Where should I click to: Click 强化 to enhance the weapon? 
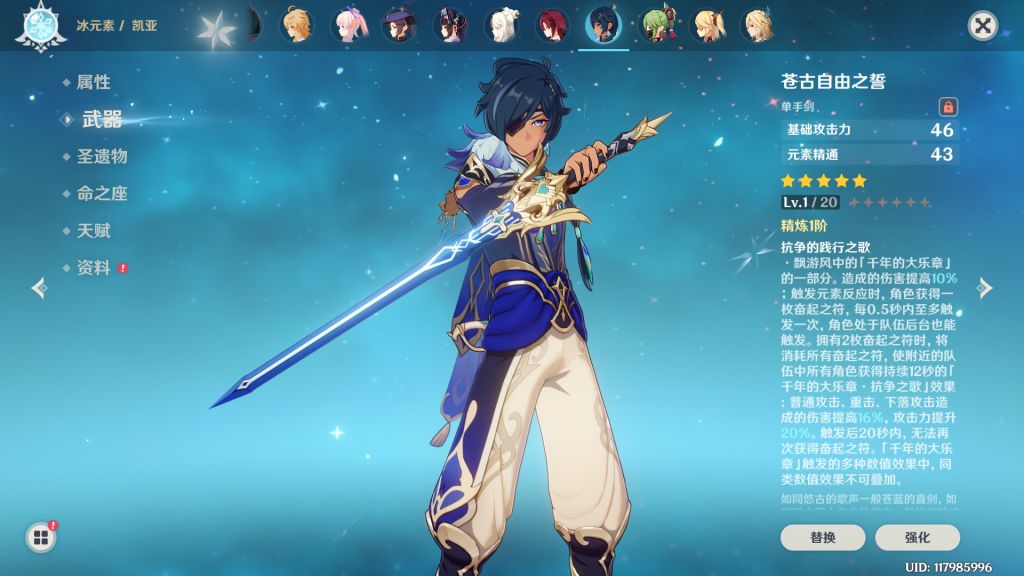pos(917,537)
